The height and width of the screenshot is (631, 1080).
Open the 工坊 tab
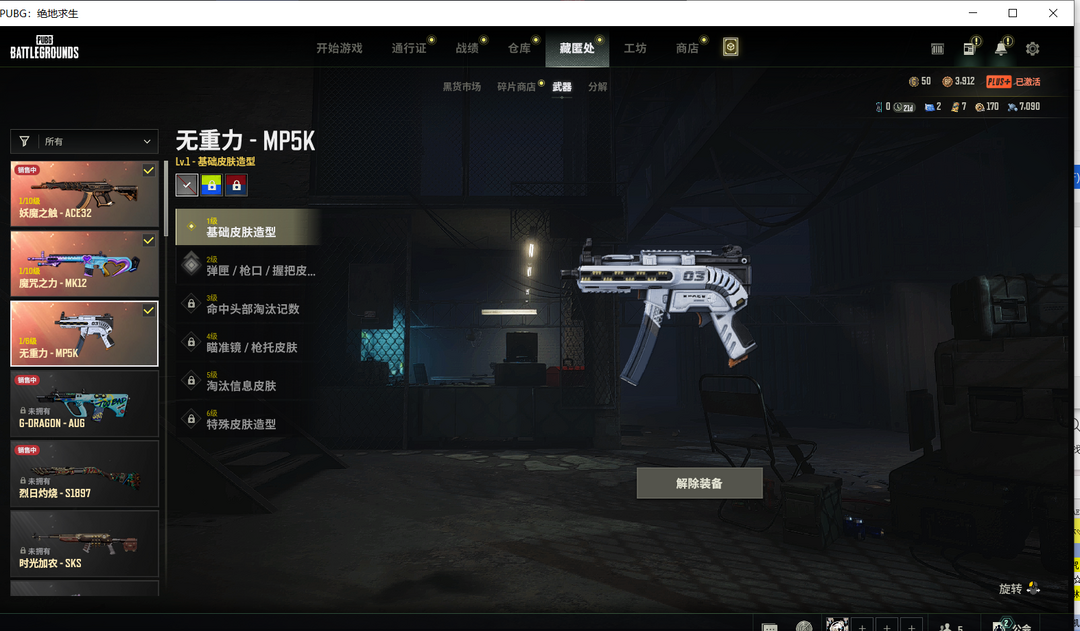point(635,48)
